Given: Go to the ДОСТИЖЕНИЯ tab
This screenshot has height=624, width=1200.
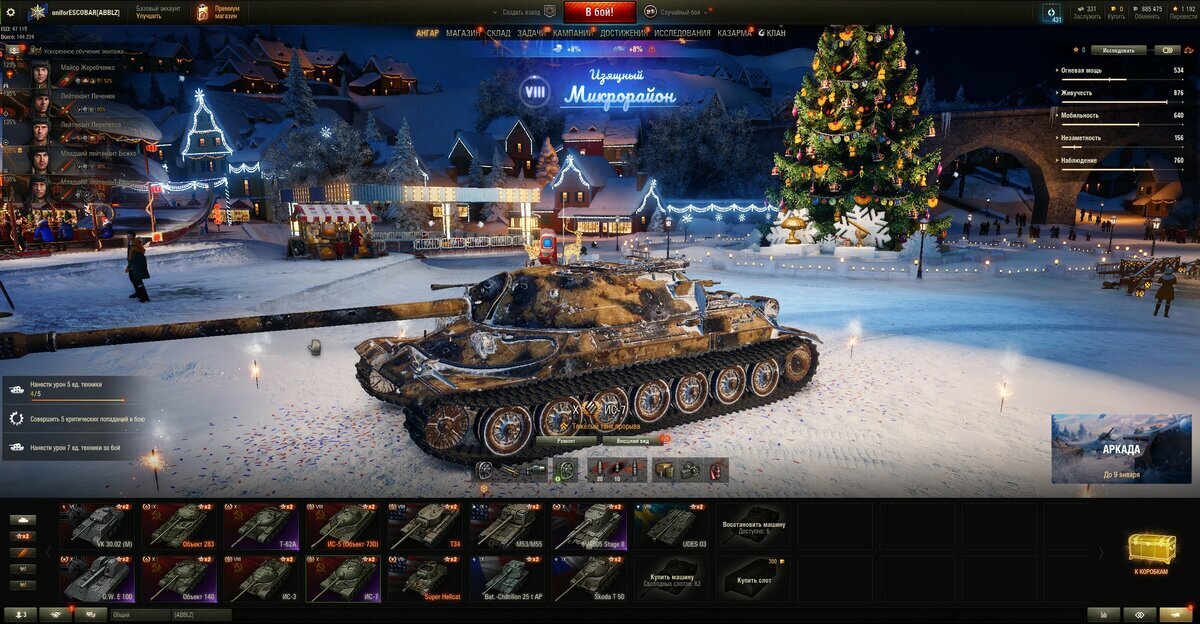Looking at the screenshot, I should pos(622,33).
